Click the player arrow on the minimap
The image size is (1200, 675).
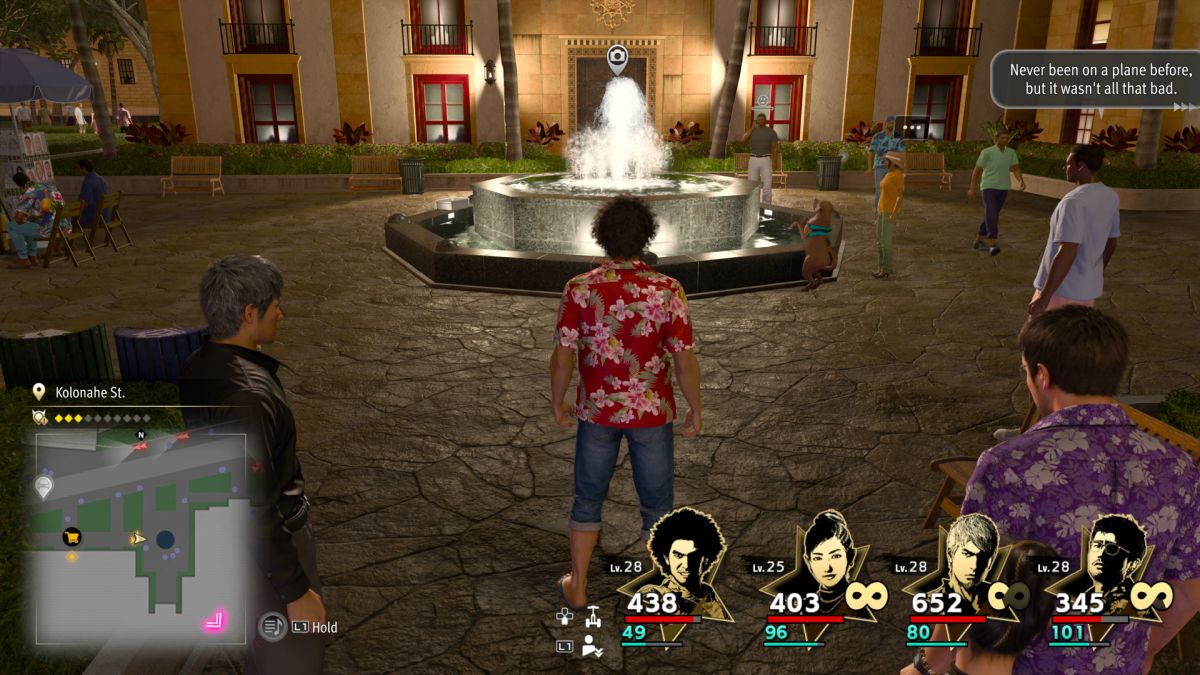(x=139, y=539)
